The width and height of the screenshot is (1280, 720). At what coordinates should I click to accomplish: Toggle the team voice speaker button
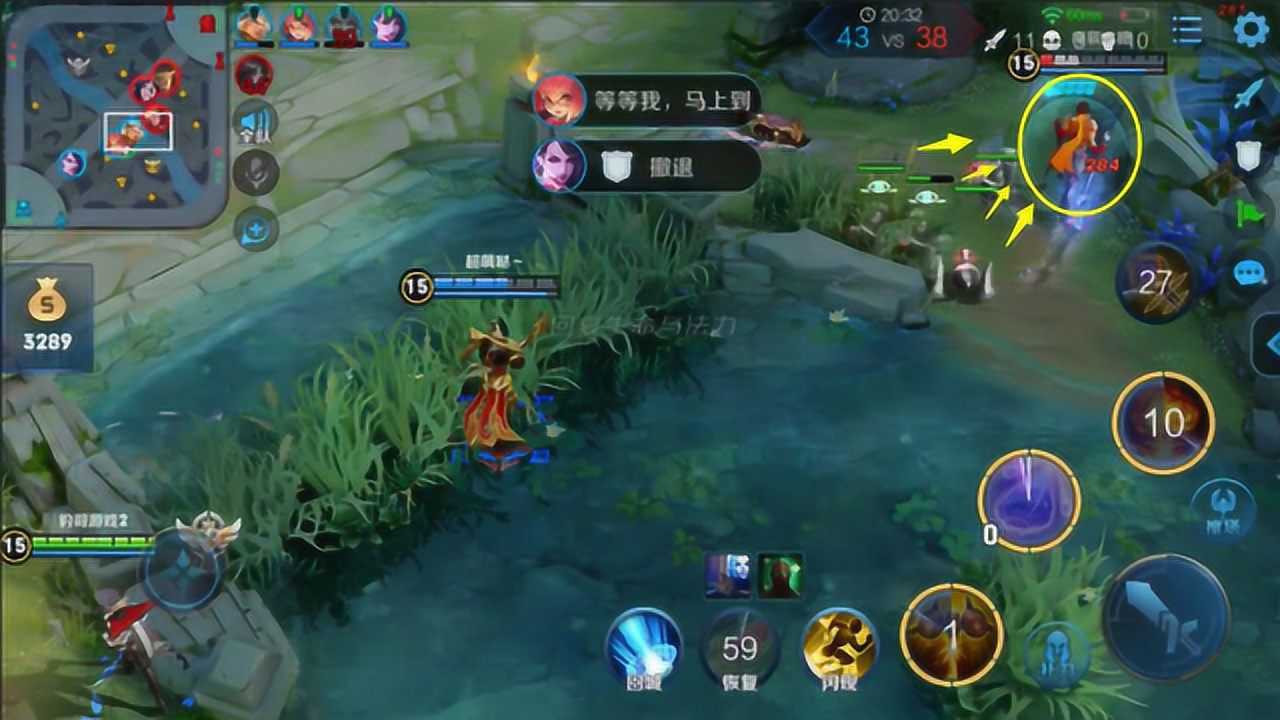255,124
